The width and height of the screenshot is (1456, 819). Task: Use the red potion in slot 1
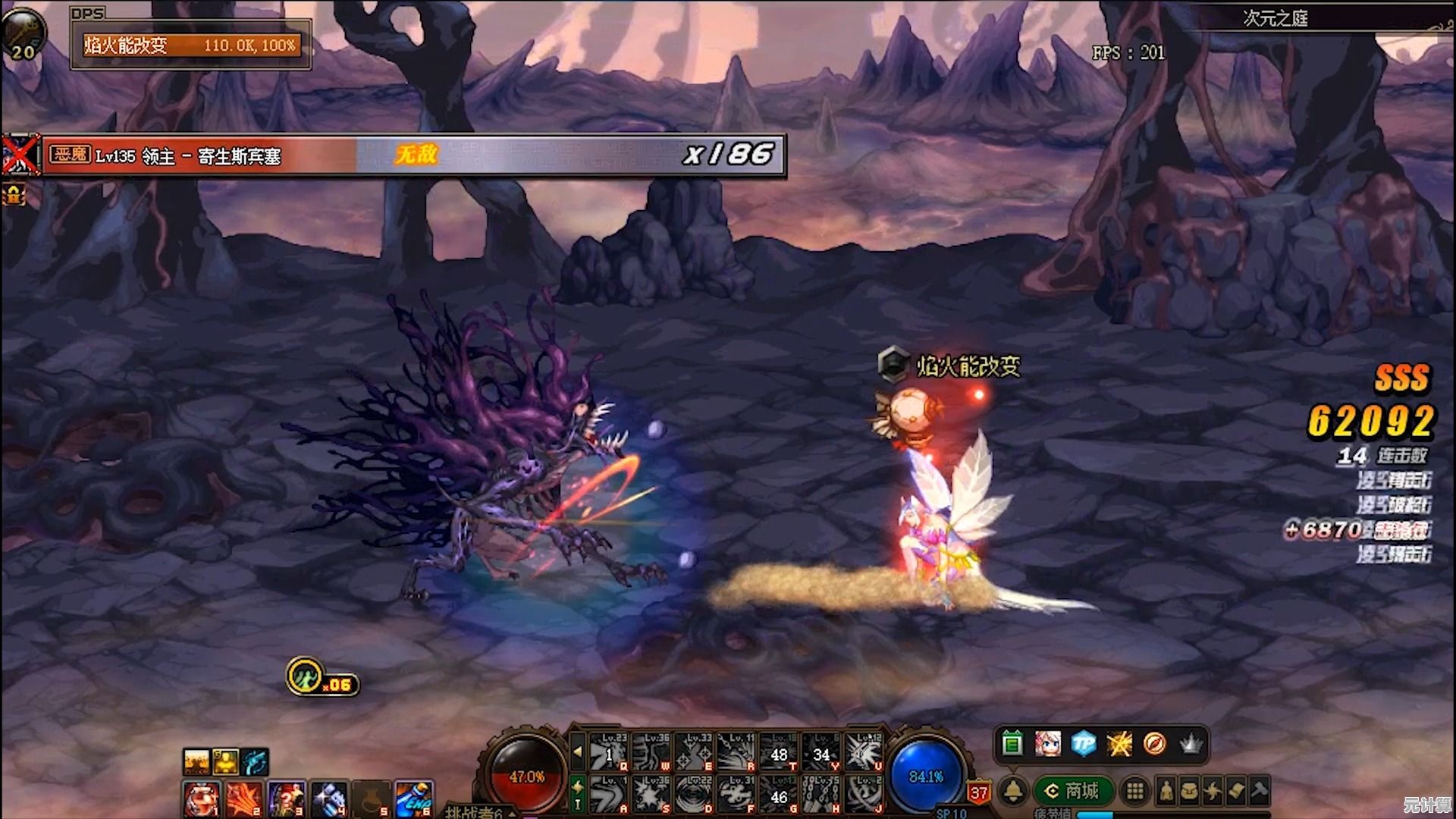pyautogui.click(x=202, y=800)
